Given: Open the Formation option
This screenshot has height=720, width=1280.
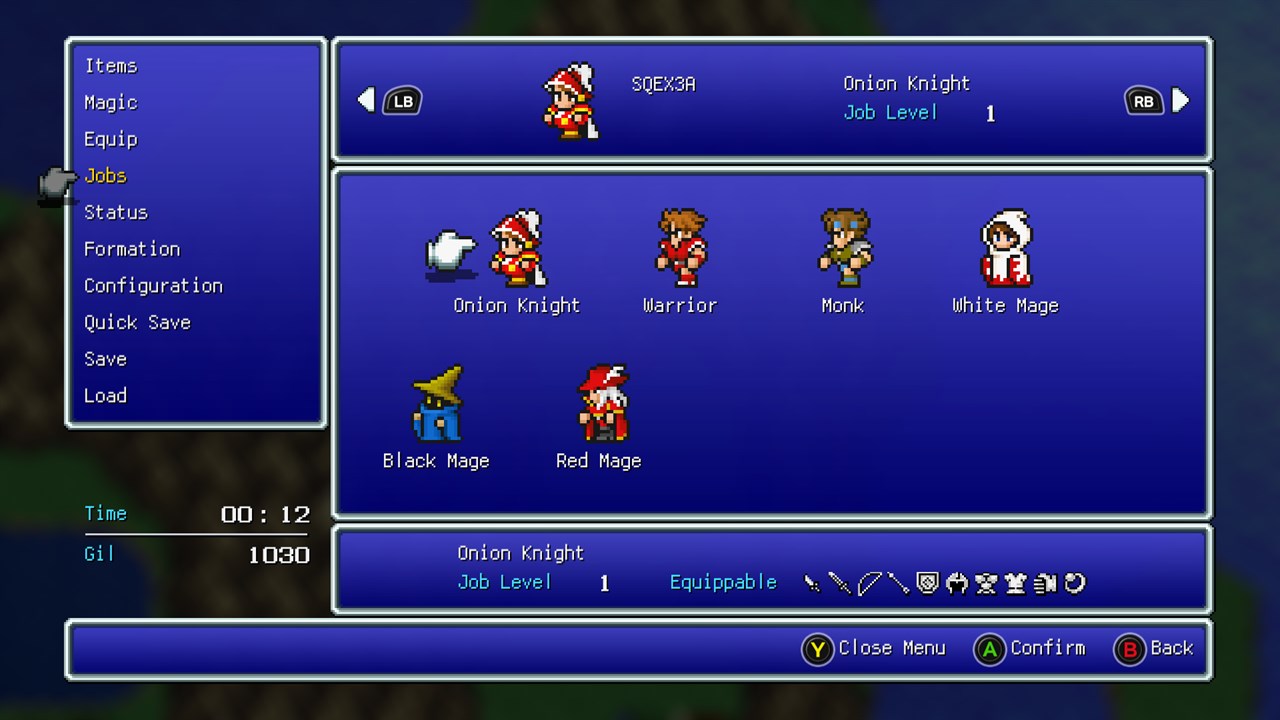Looking at the screenshot, I should tap(132, 249).
